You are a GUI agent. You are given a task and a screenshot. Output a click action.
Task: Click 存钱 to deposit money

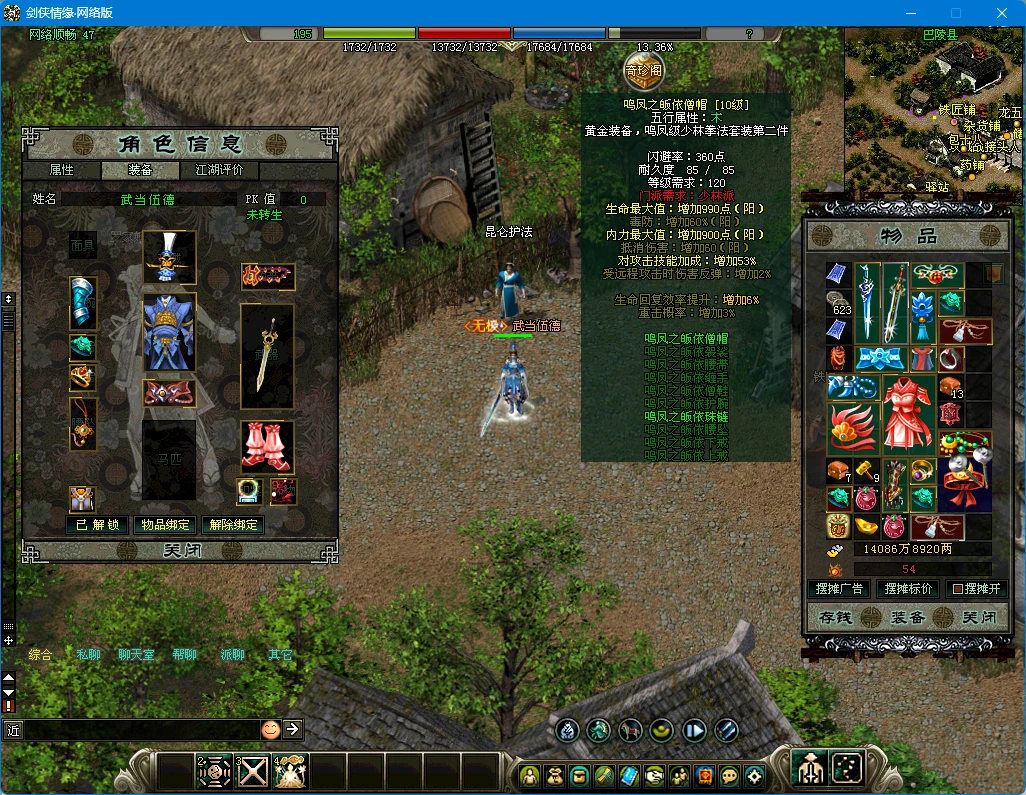[834, 617]
